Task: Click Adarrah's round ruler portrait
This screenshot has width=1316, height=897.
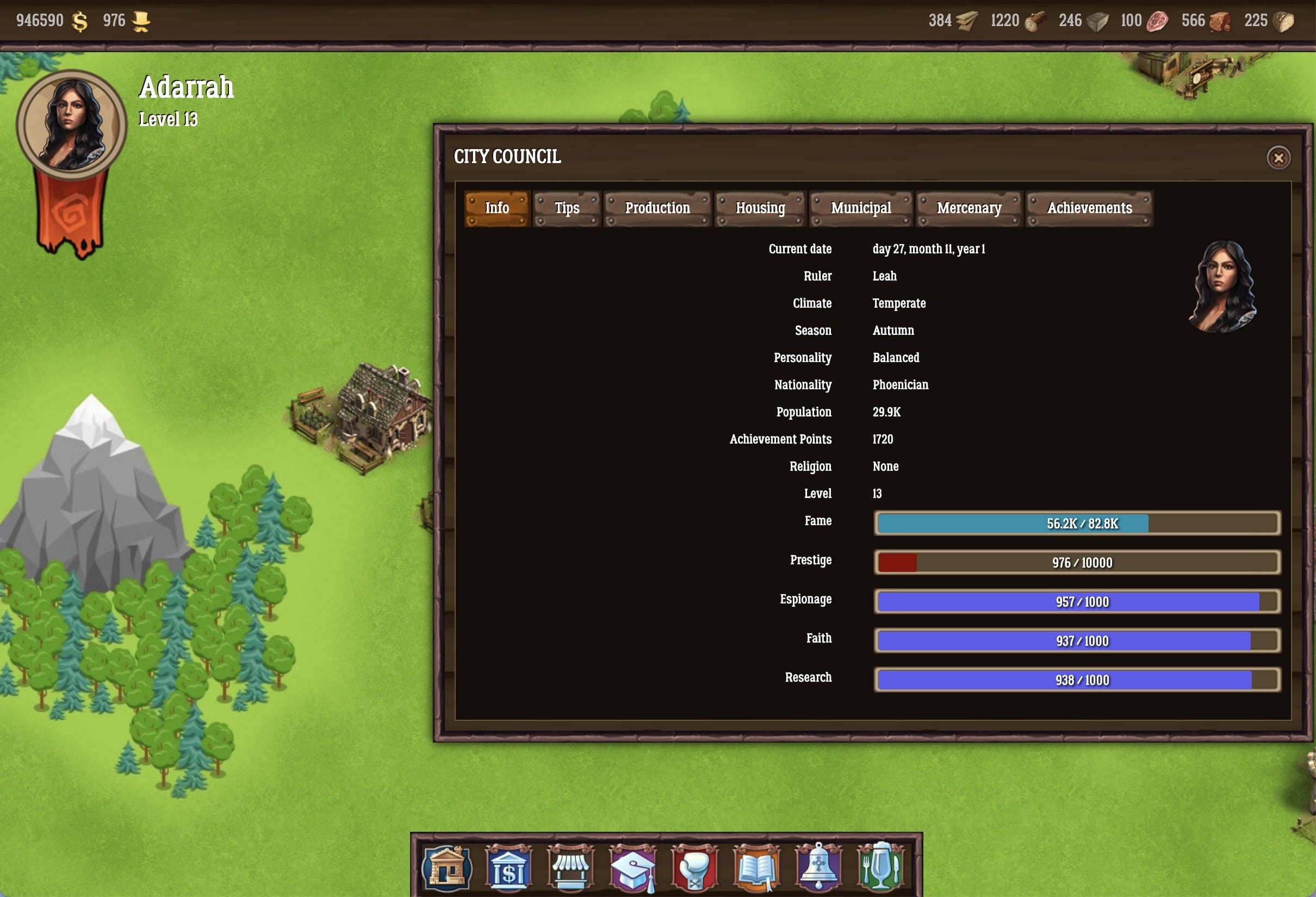Action: coord(71,124)
